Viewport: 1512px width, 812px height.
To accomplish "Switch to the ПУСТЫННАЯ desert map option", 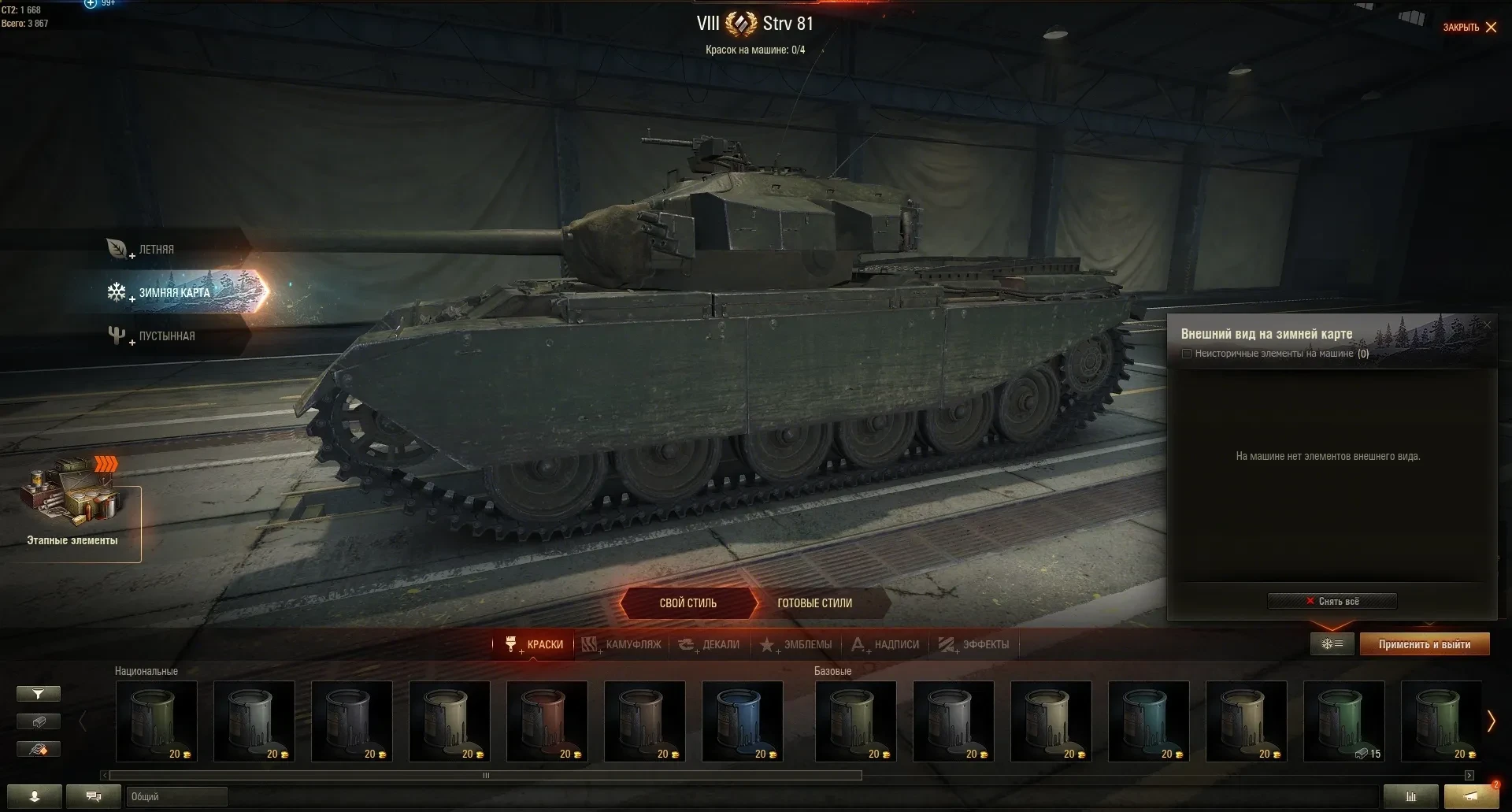I will [166, 336].
